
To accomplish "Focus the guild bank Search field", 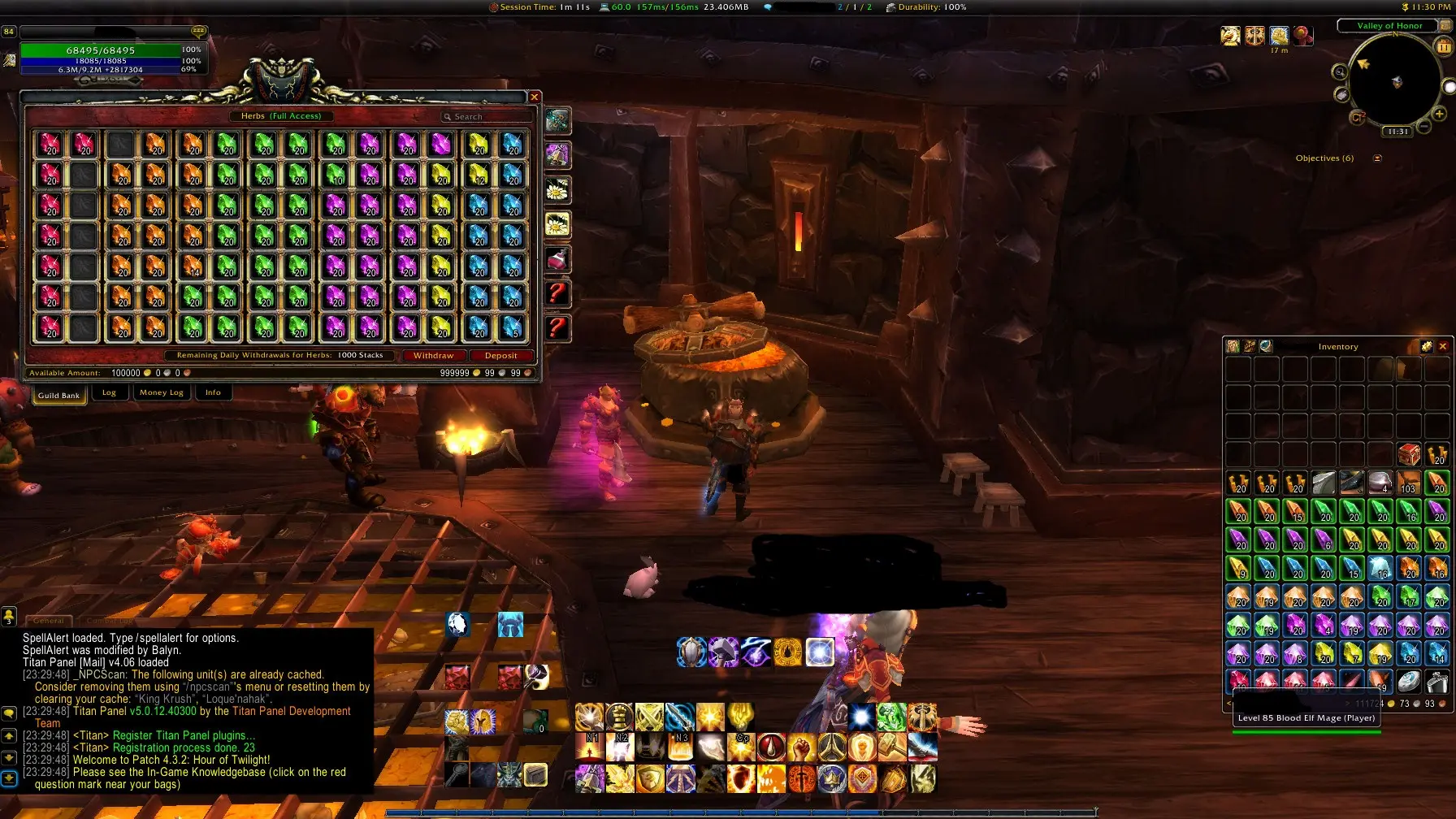I will 486,117.
